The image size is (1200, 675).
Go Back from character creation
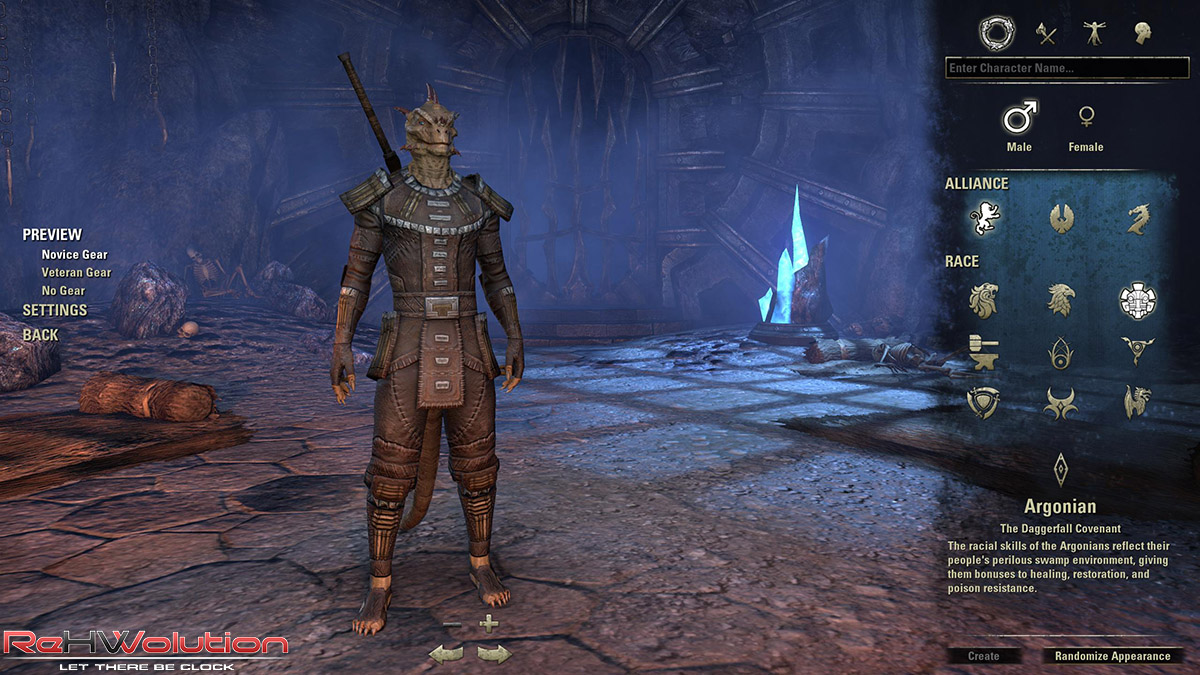tap(40, 335)
